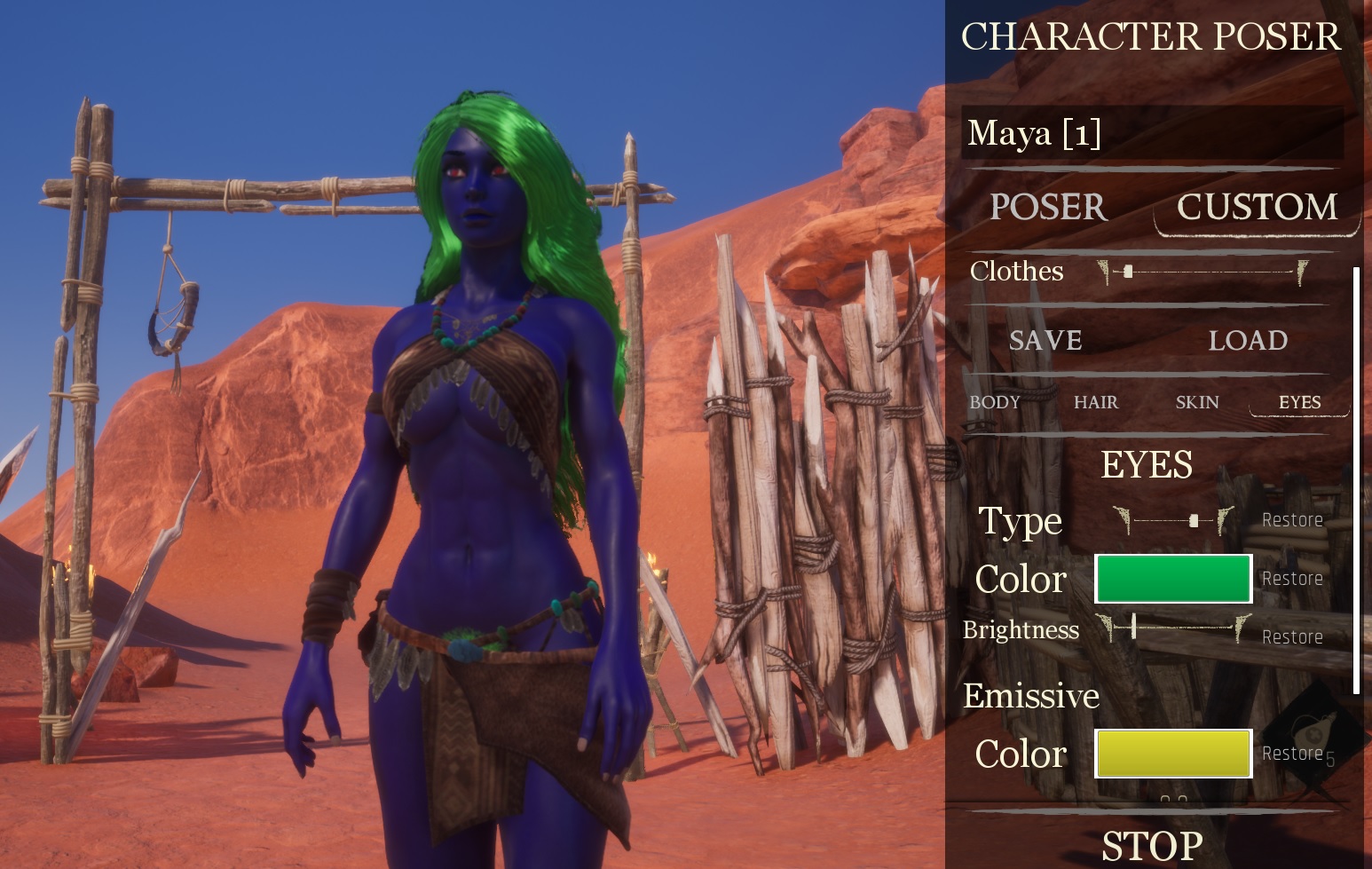Adjust the Clothes slider
Screen dimensions: 1372x869
pos(1128,272)
